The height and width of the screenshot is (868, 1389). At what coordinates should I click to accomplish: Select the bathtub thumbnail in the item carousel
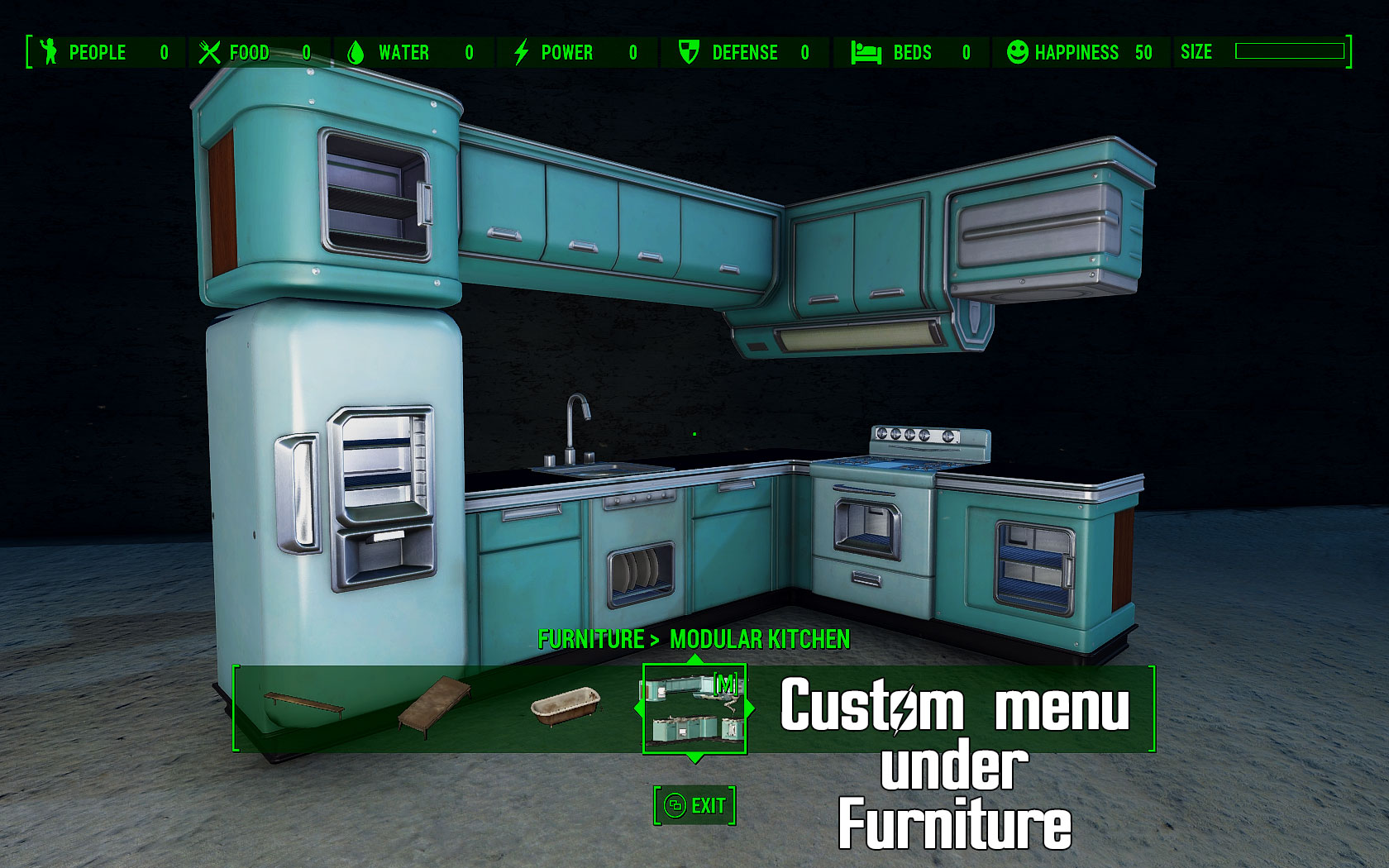pos(565,708)
